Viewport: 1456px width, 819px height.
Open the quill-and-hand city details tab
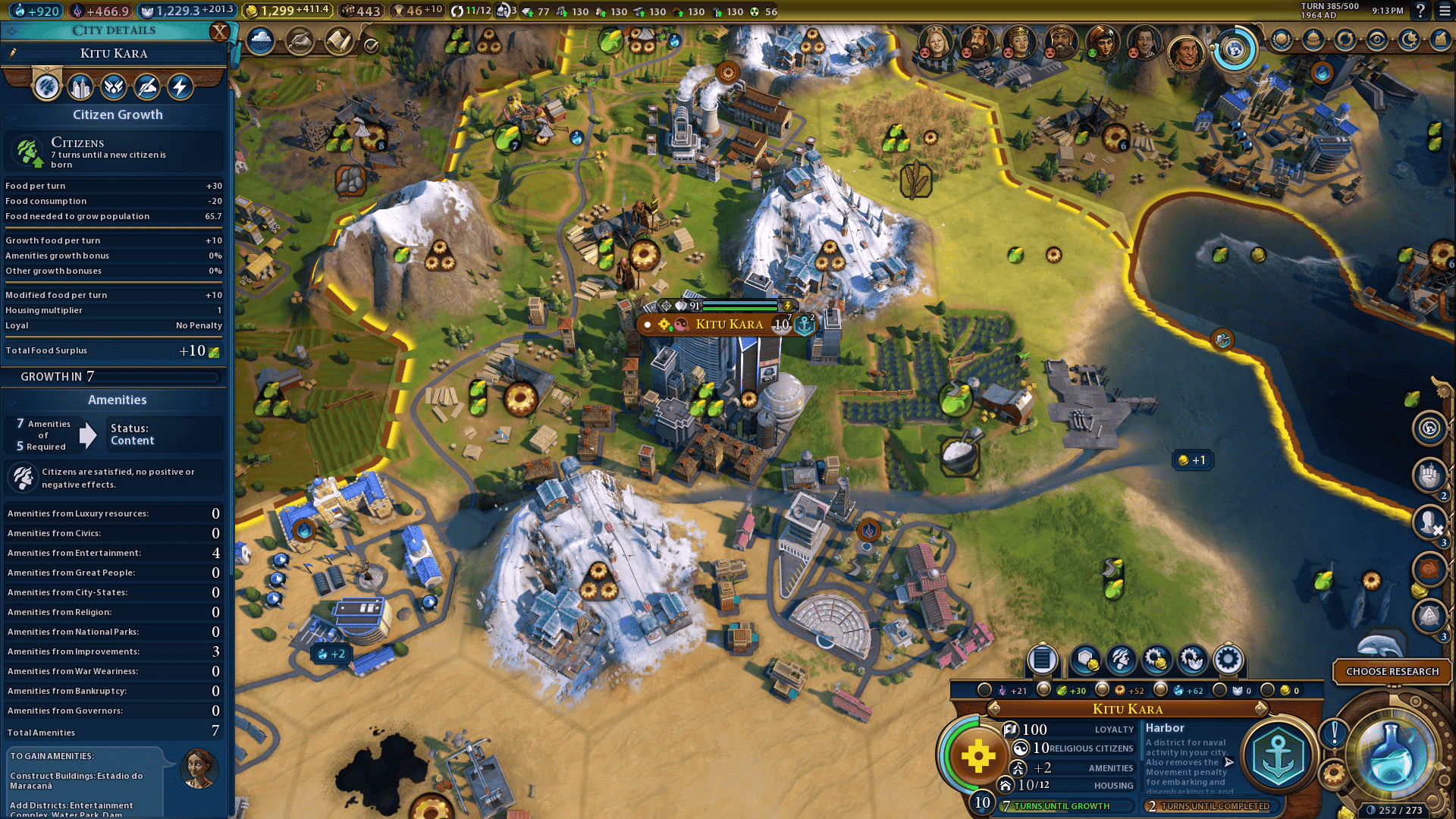pos(147,87)
